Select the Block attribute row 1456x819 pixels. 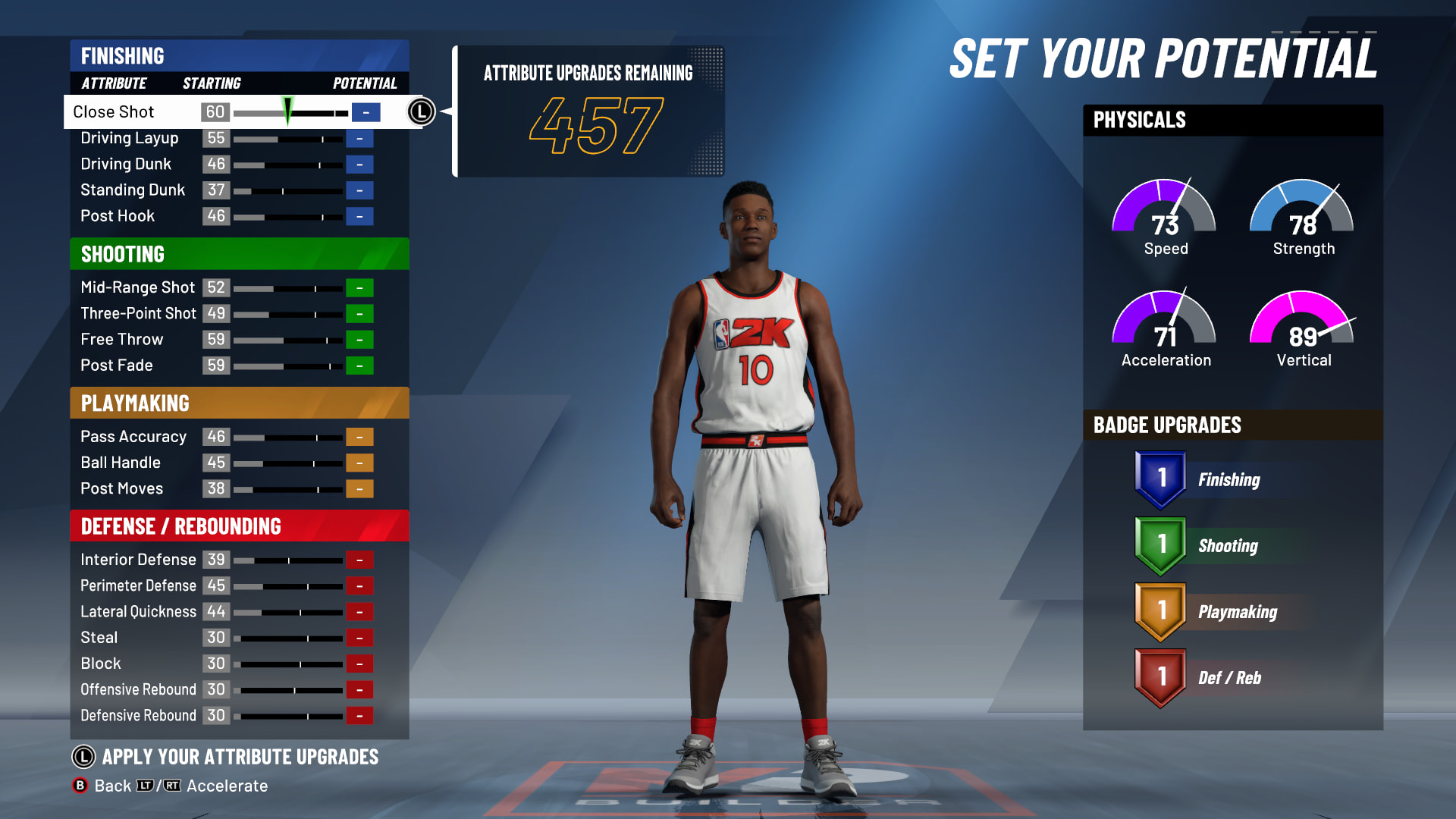pos(101,664)
